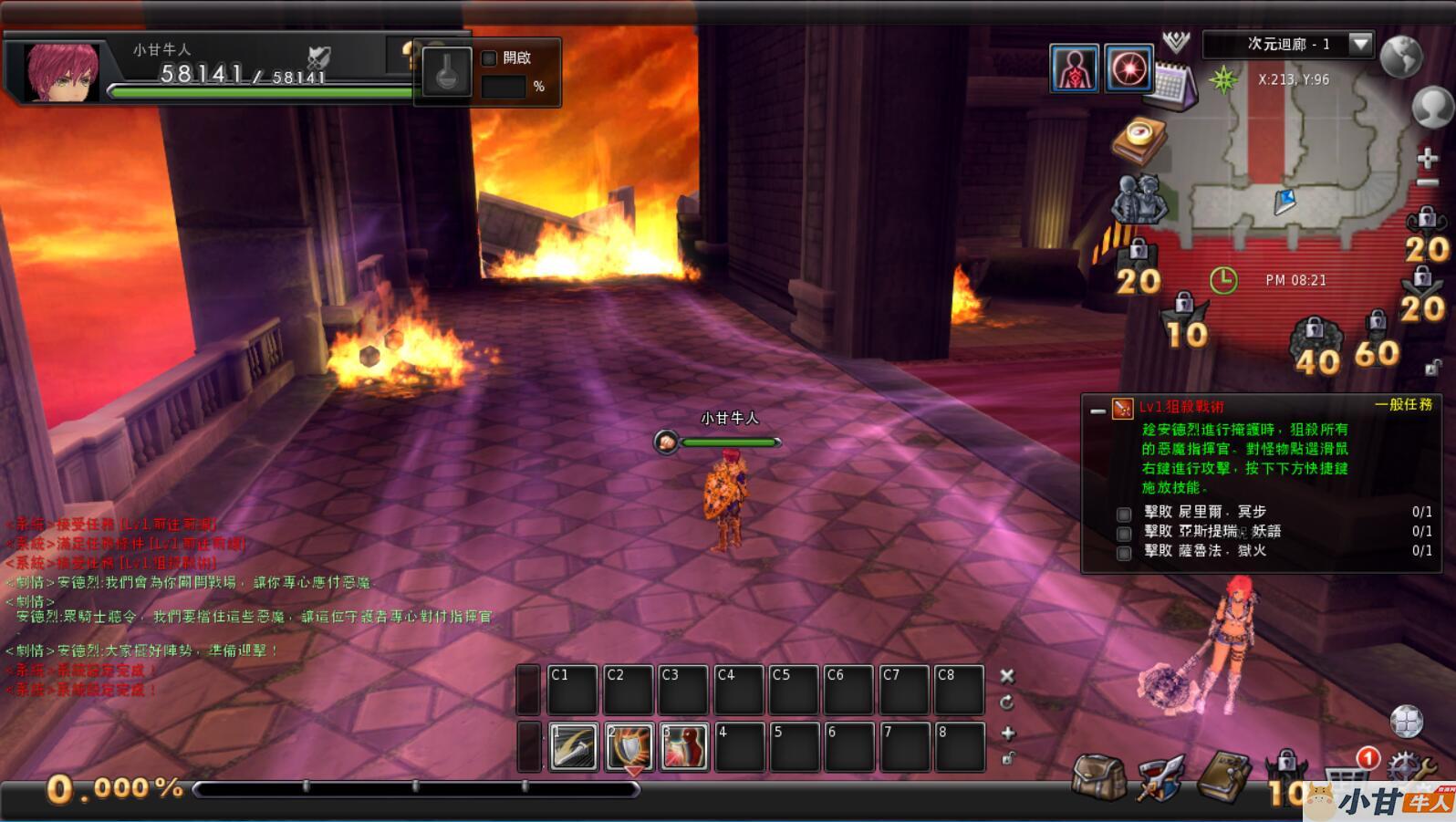Zoom in the minimap with the plus
The width and height of the screenshot is (1456, 822).
tap(1427, 159)
